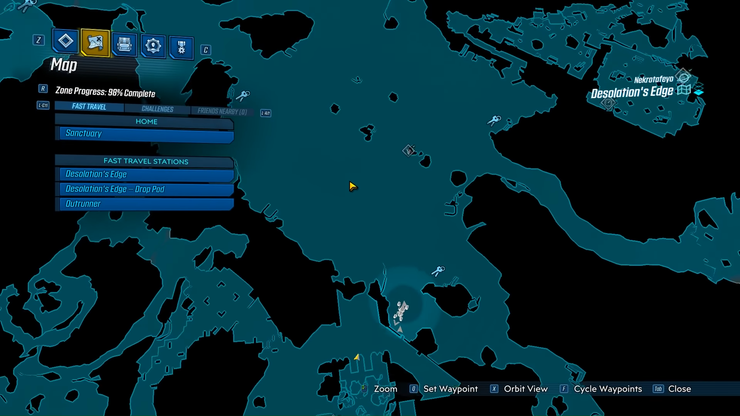Select the yellow player arrow marker on map
The image size is (740, 416).
click(353, 186)
